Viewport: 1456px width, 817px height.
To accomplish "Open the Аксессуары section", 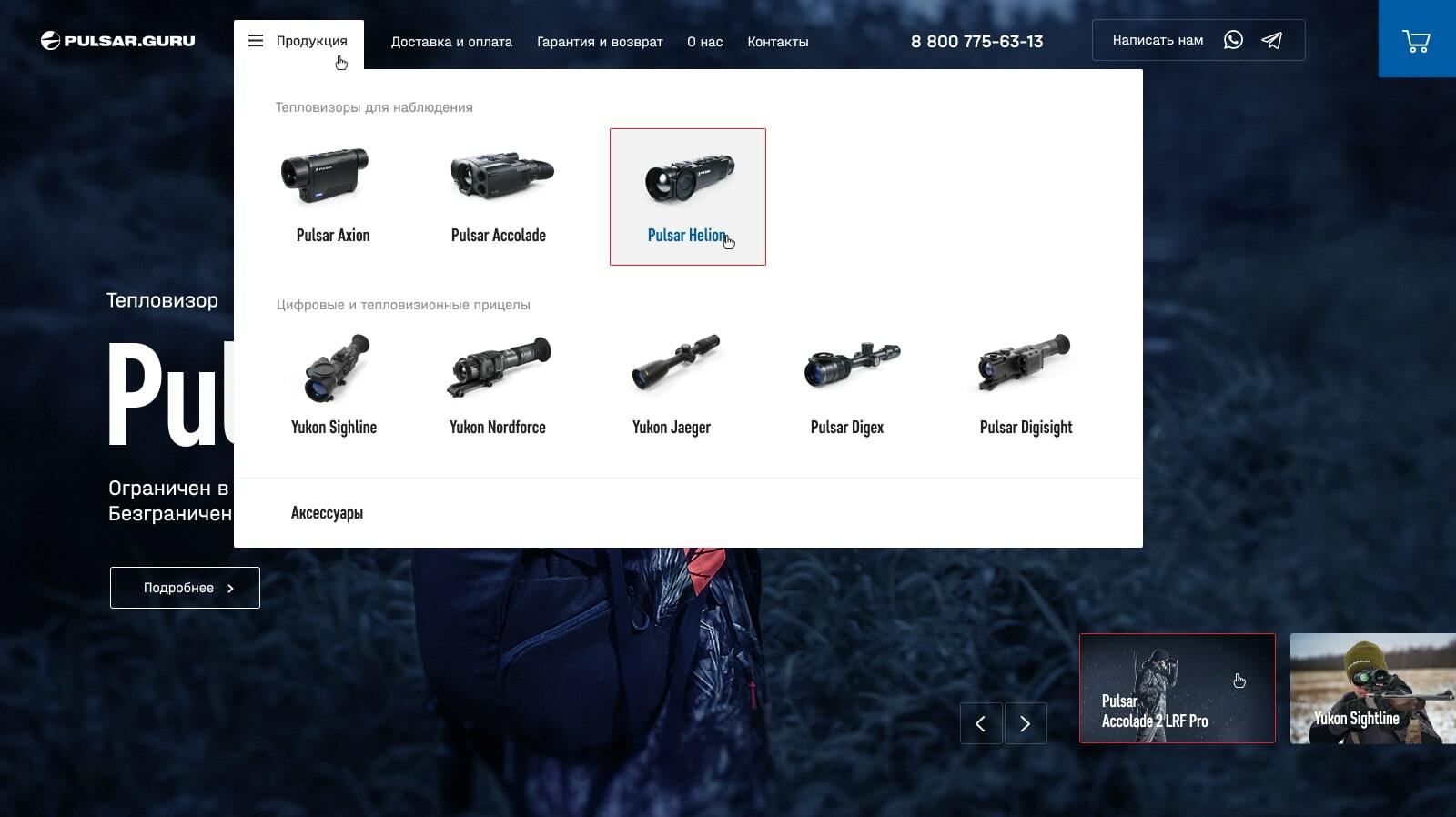I will click(x=327, y=513).
